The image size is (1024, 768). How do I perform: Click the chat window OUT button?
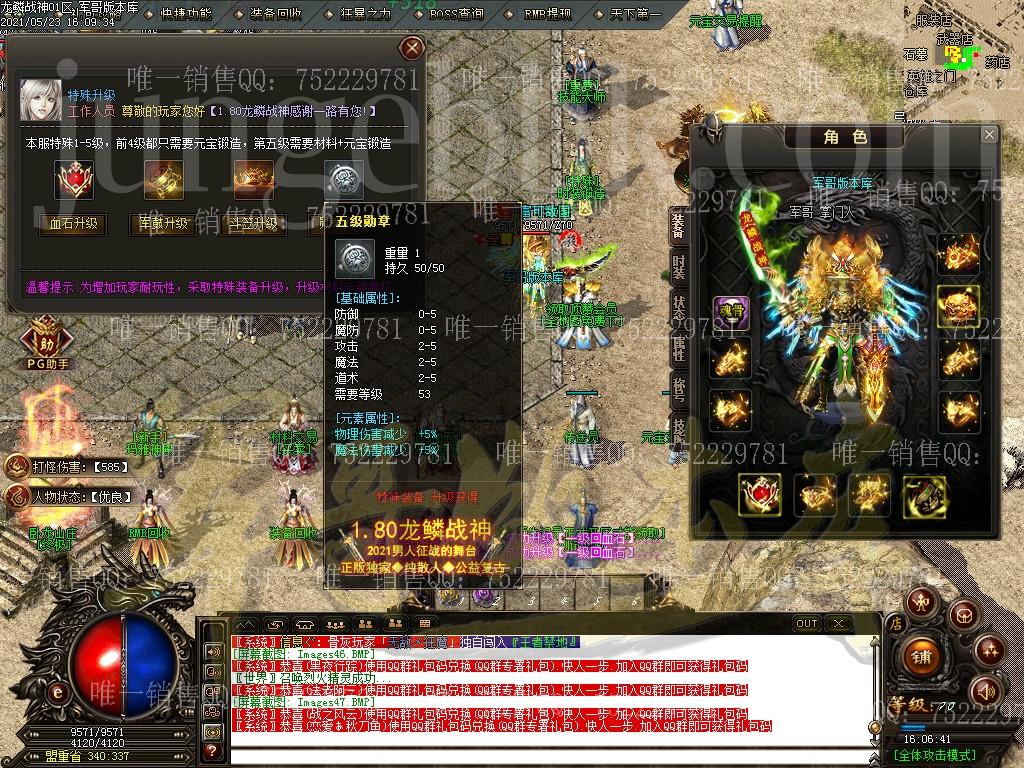coord(806,623)
